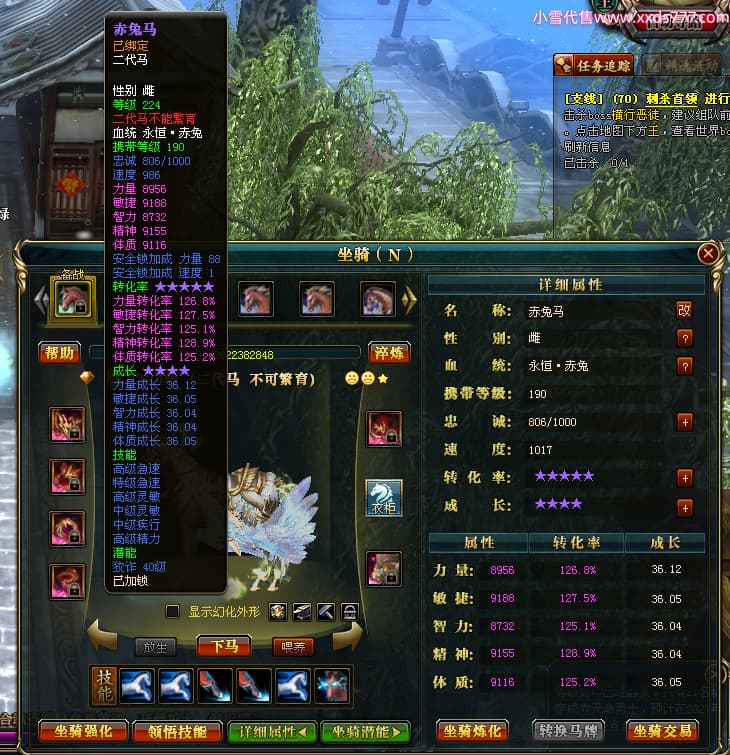Click the 转换马牌 convert horse tag button
This screenshot has height=755, width=730.
(567, 731)
